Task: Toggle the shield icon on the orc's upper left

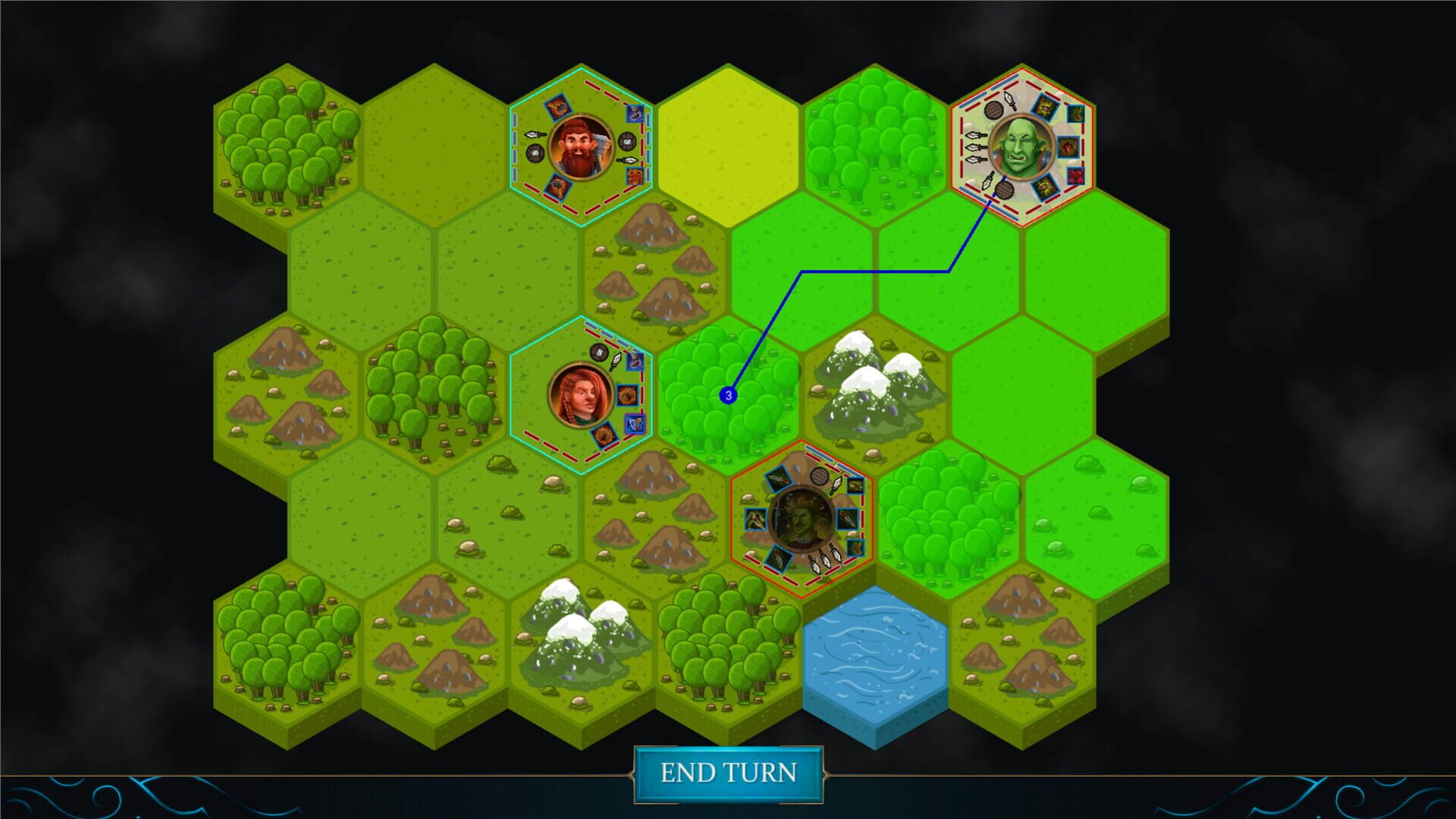Action: point(993,109)
